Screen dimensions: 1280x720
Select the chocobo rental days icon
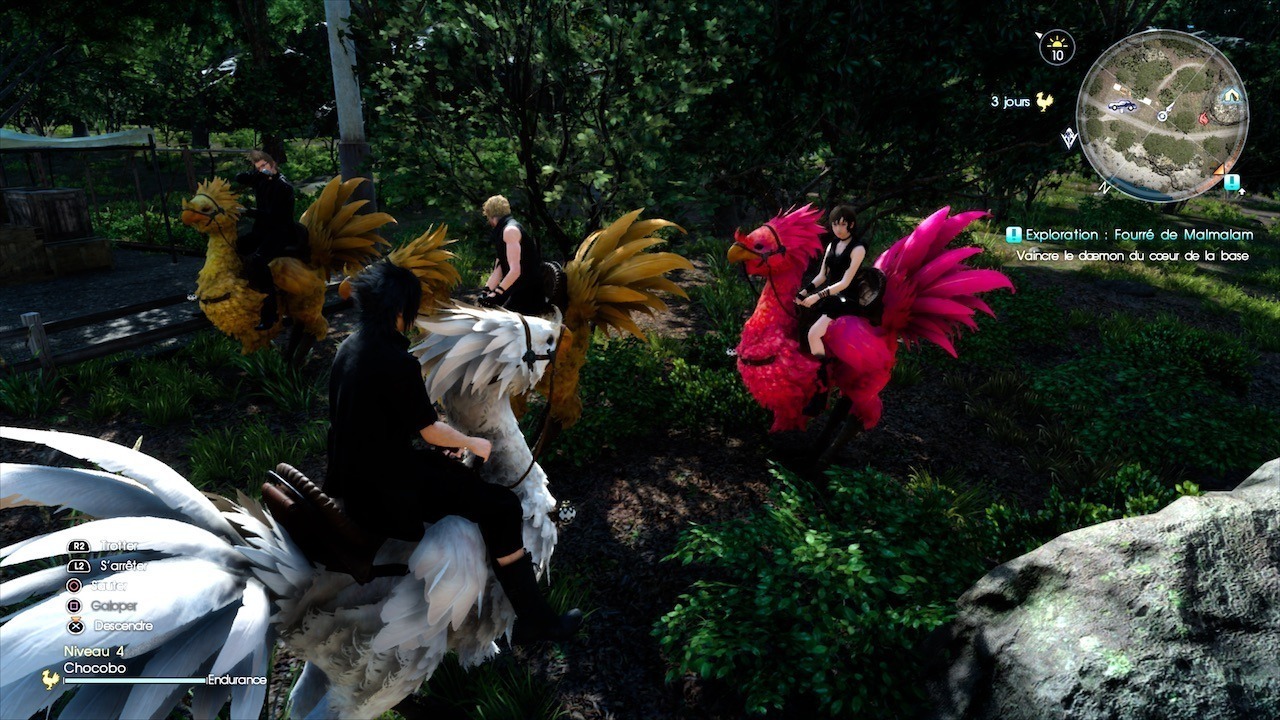[x=1045, y=101]
